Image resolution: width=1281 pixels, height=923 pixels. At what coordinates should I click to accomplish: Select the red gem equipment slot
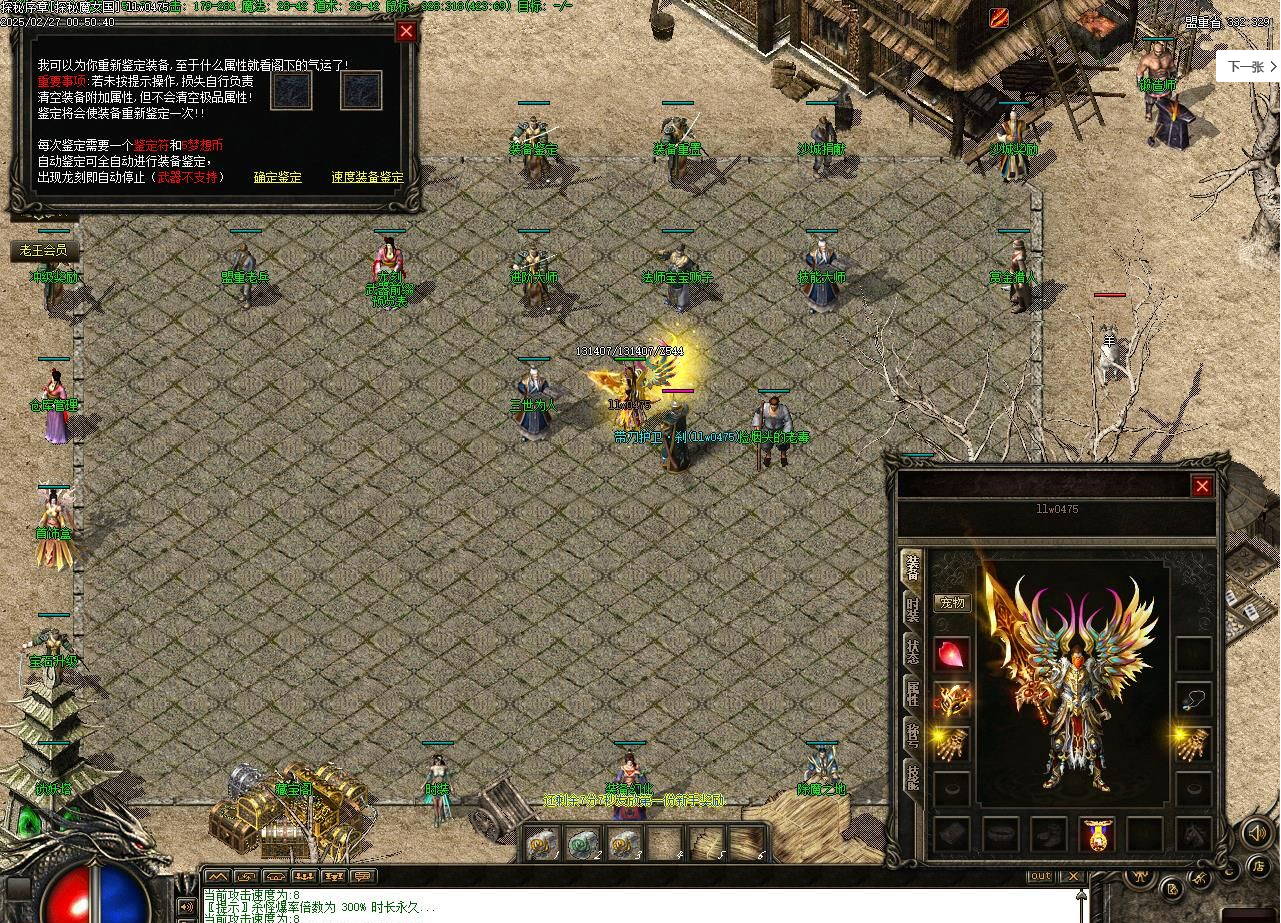coord(952,655)
